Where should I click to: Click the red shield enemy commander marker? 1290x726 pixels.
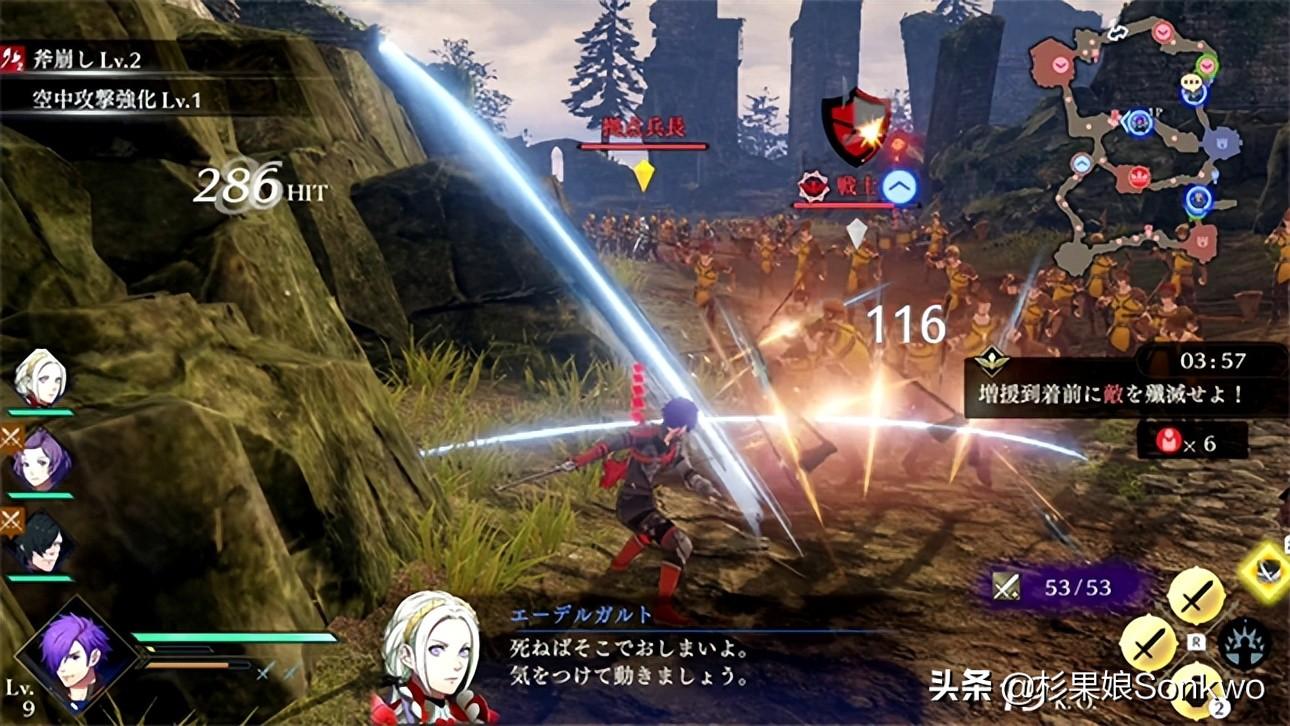pyautogui.click(x=855, y=126)
